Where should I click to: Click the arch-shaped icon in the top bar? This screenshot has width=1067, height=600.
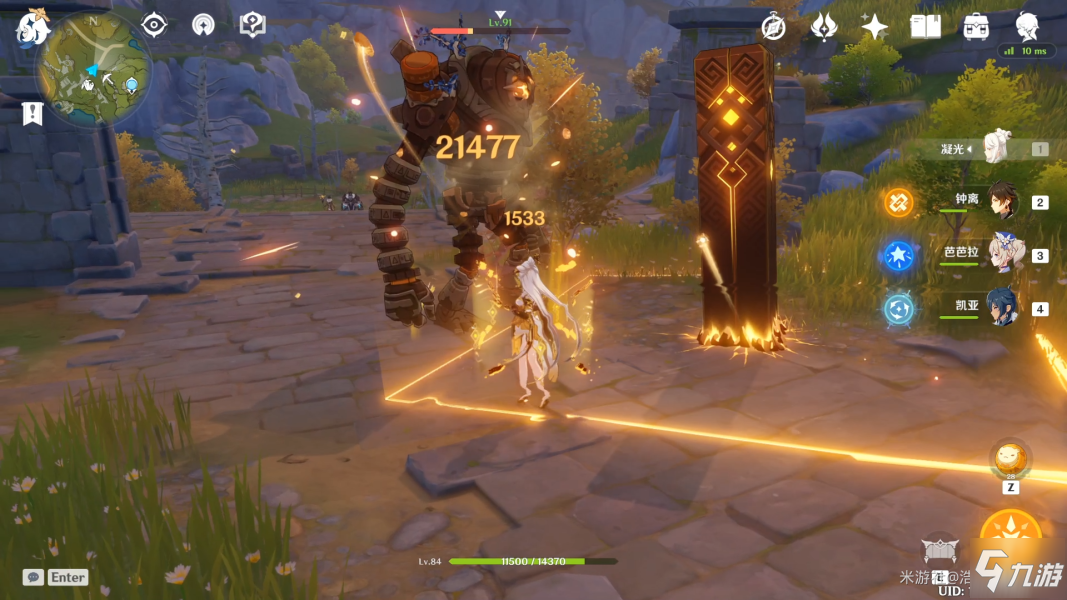pos(203,24)
